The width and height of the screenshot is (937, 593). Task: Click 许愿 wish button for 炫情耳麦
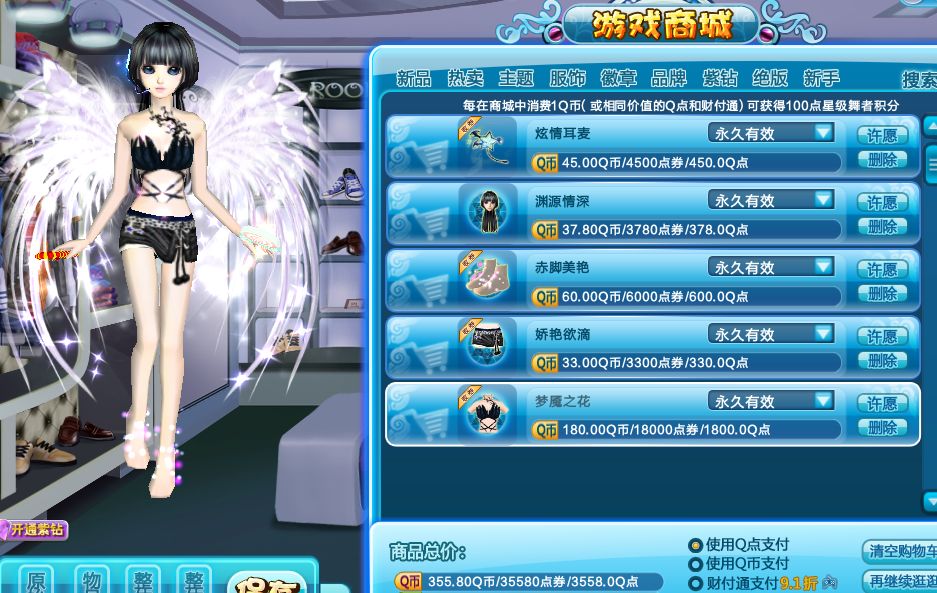pyautogui.click(x=882, y=135)
